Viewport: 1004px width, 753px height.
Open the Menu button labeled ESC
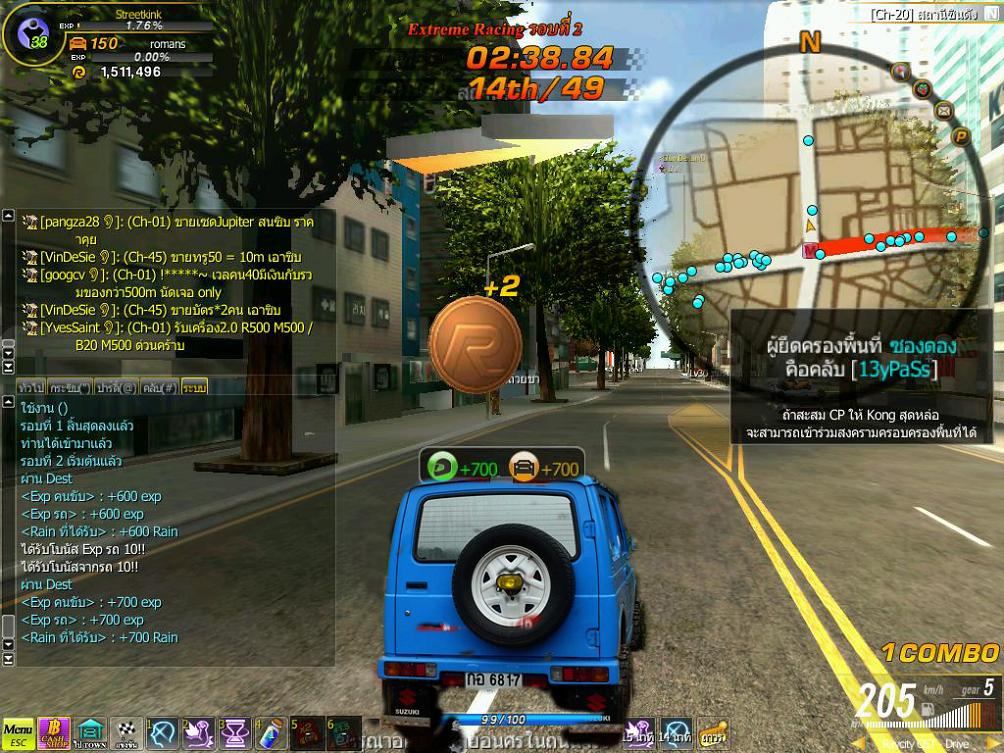(x=18, y=734)
